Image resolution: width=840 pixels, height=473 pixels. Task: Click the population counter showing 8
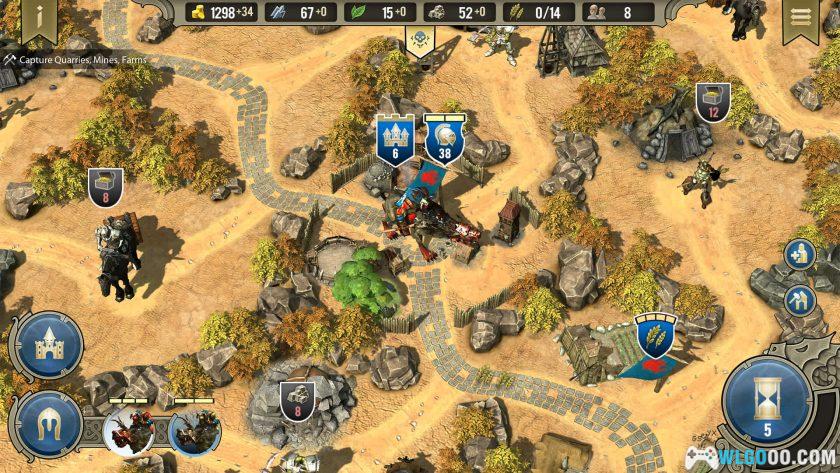pos(614,13)
